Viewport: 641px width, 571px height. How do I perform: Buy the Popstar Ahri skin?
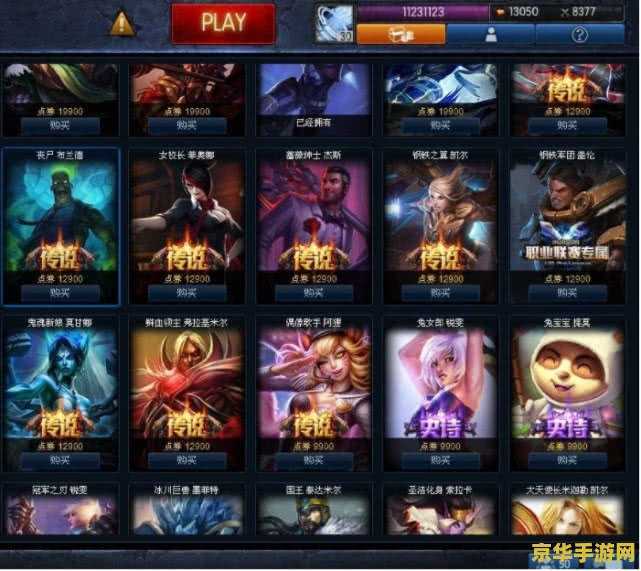pos(313,461)
